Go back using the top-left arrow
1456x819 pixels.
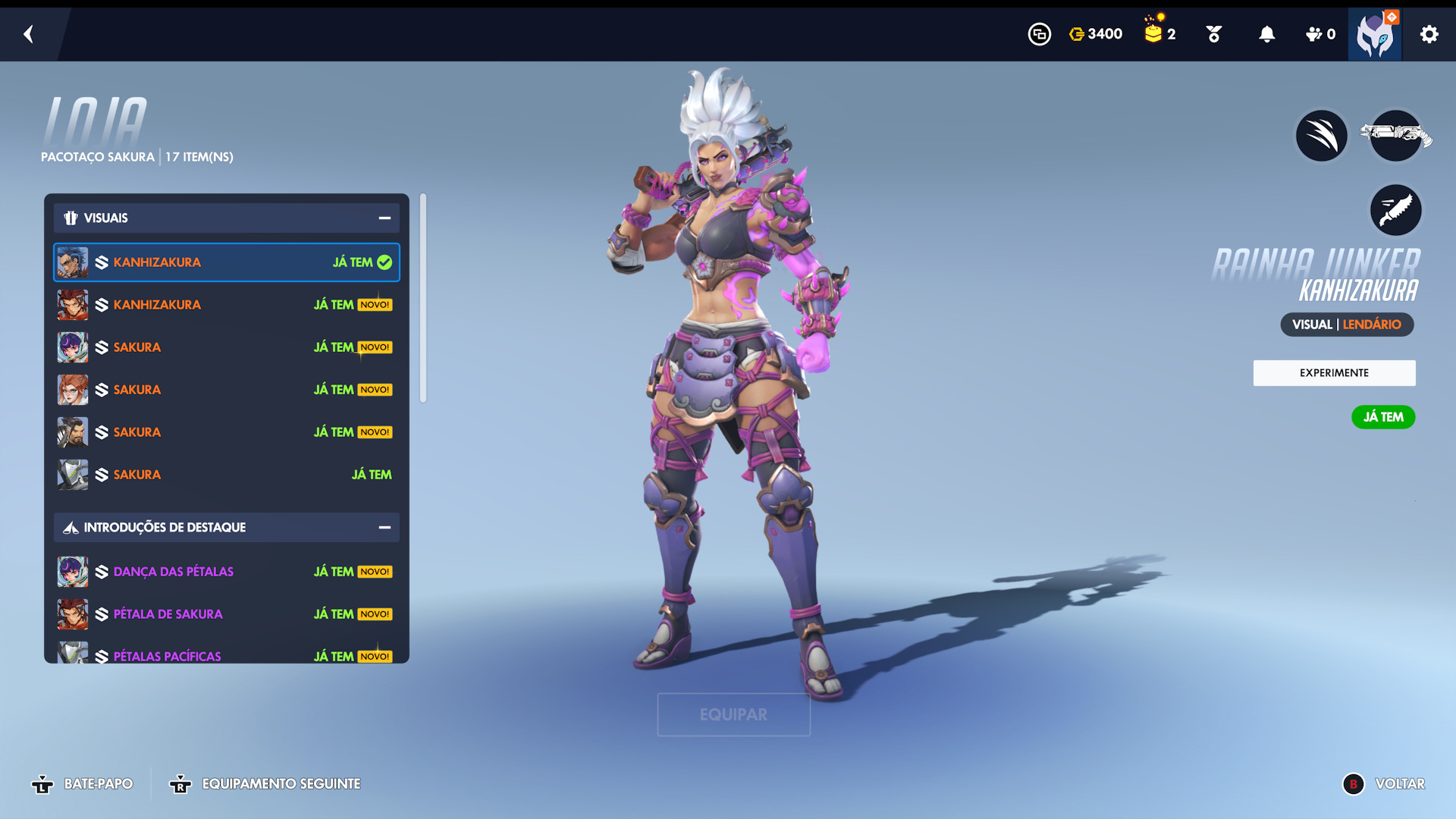pos(29,34)
